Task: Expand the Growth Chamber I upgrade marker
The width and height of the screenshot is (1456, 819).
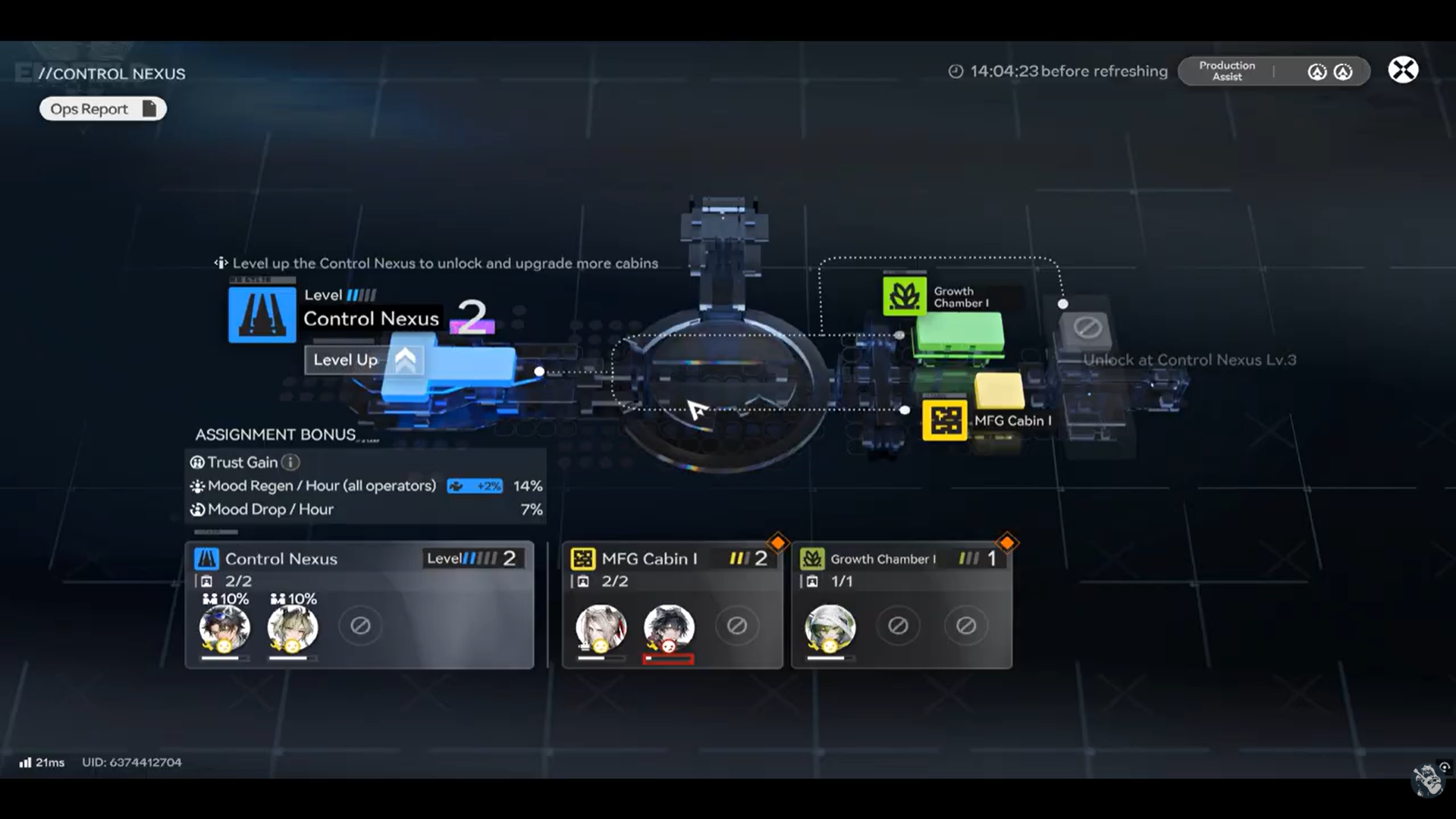Action: click(1008, 541)
